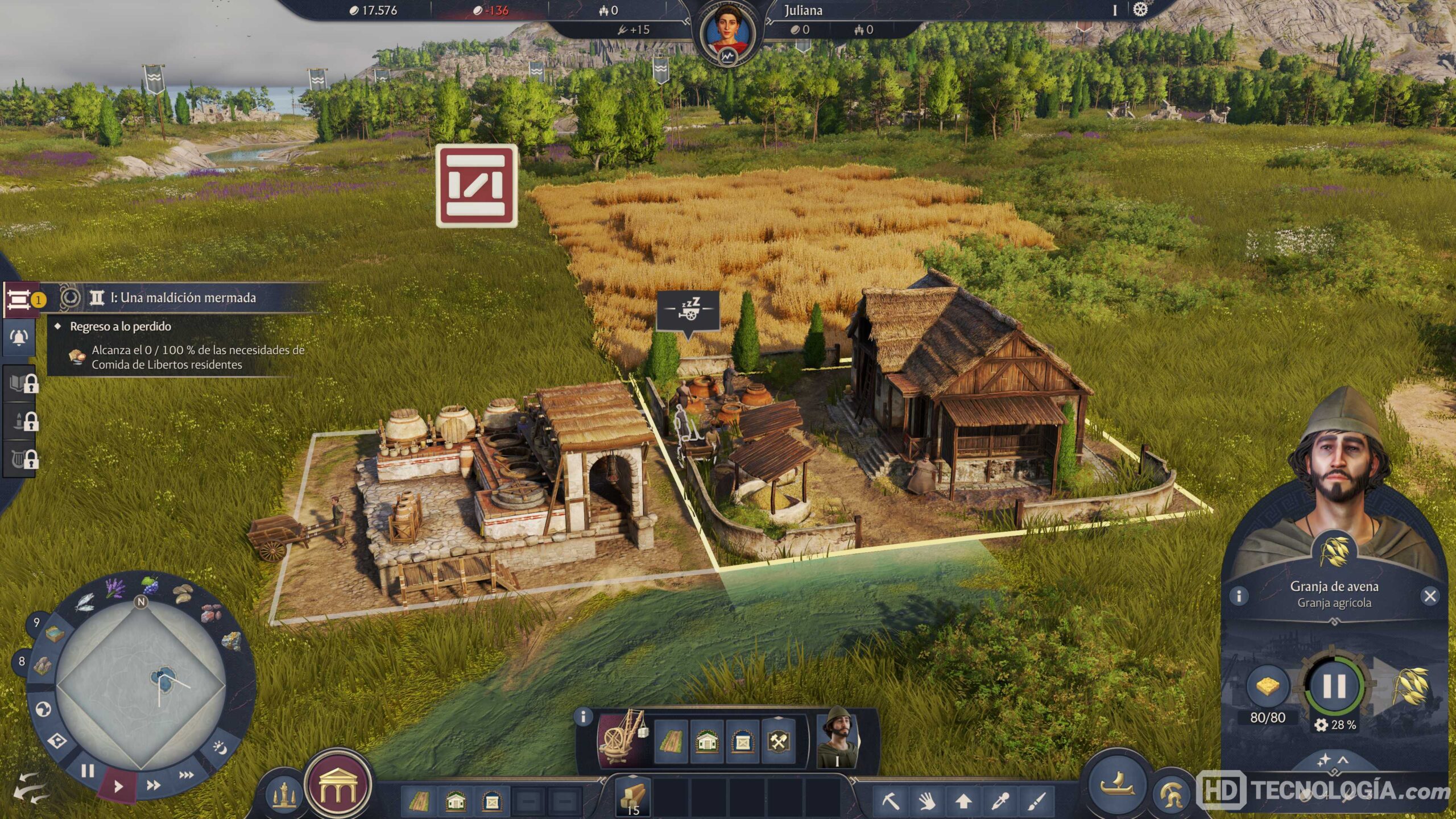Open the oat farm info button
The height and width of the screenshot is (819, 1456).
(1239, 595)
